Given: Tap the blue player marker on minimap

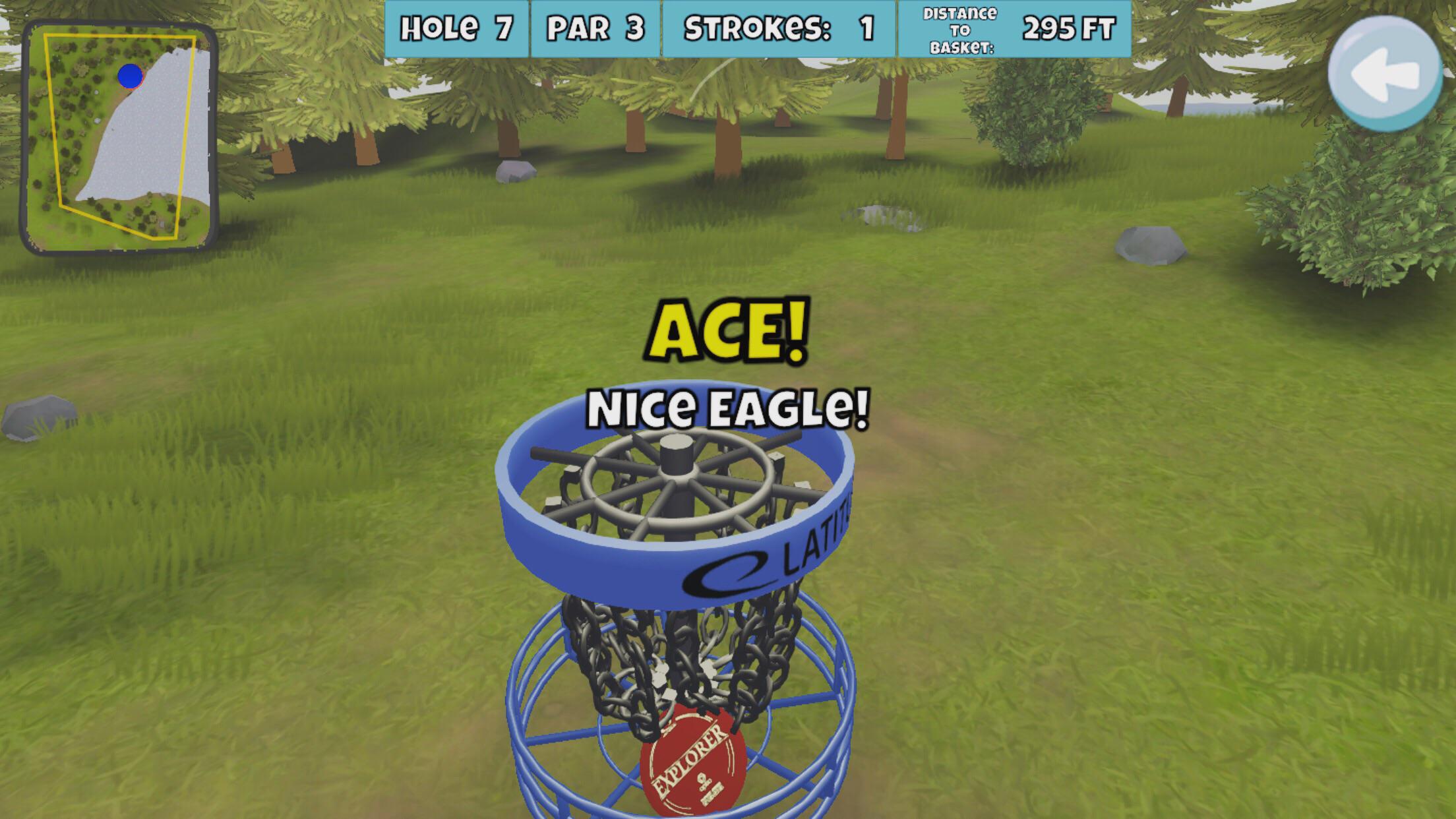Looking at the screenshot, I should pyautogui.click(x=129, y=76).
